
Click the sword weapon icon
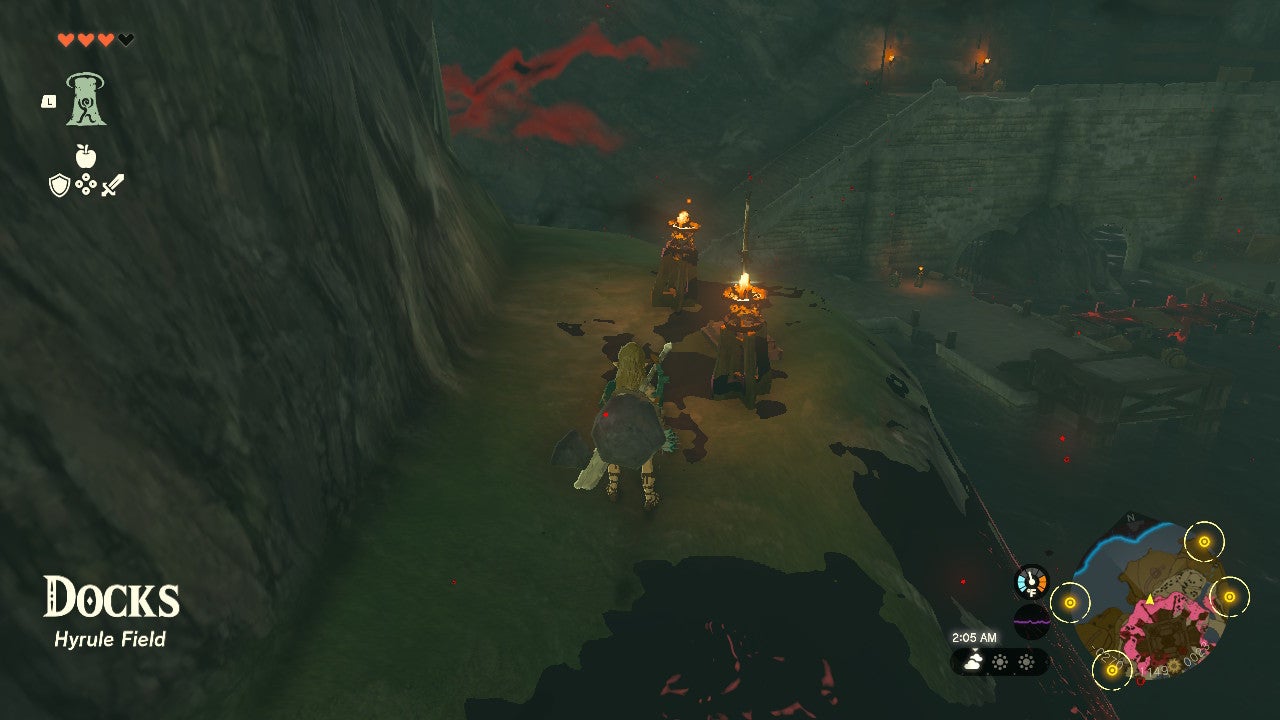114,184
